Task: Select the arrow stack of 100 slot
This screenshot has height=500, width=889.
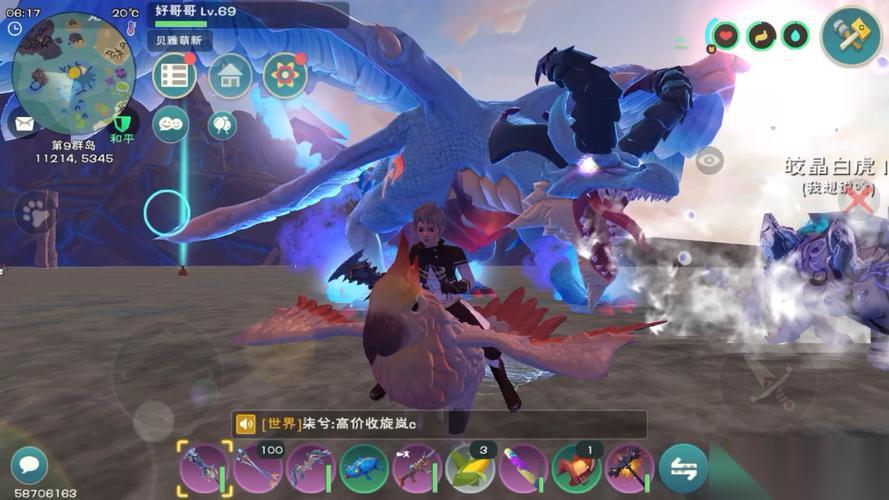Action: (257, 469)
